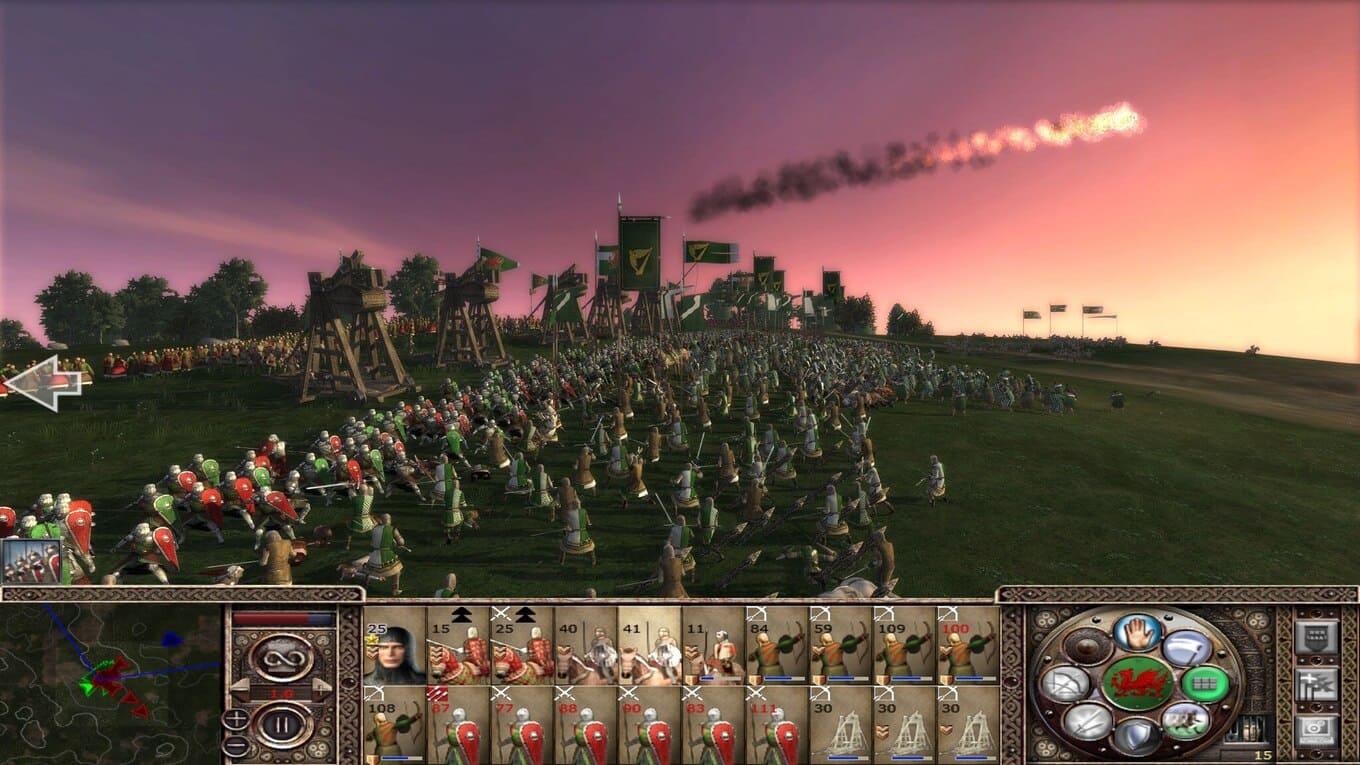Select the spearmen unit showing 111 men
1360x765 pixels.
point(776,724)
